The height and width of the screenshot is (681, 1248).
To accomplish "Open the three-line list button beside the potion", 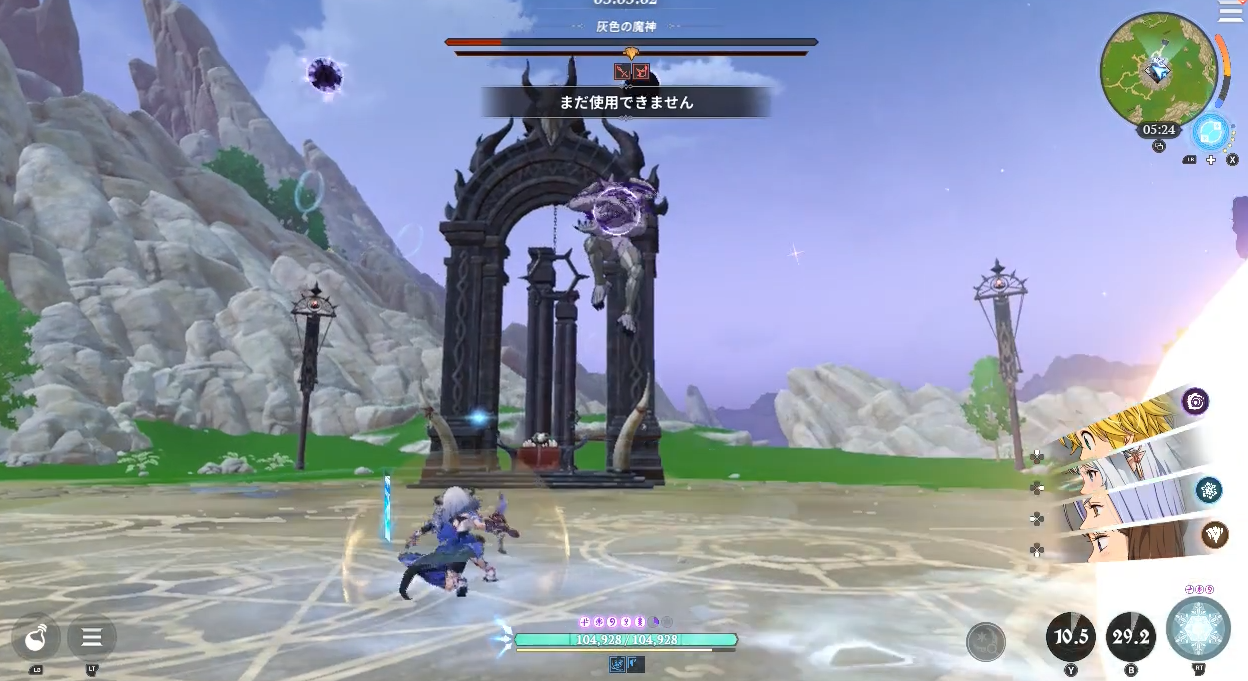I will 92,637.
